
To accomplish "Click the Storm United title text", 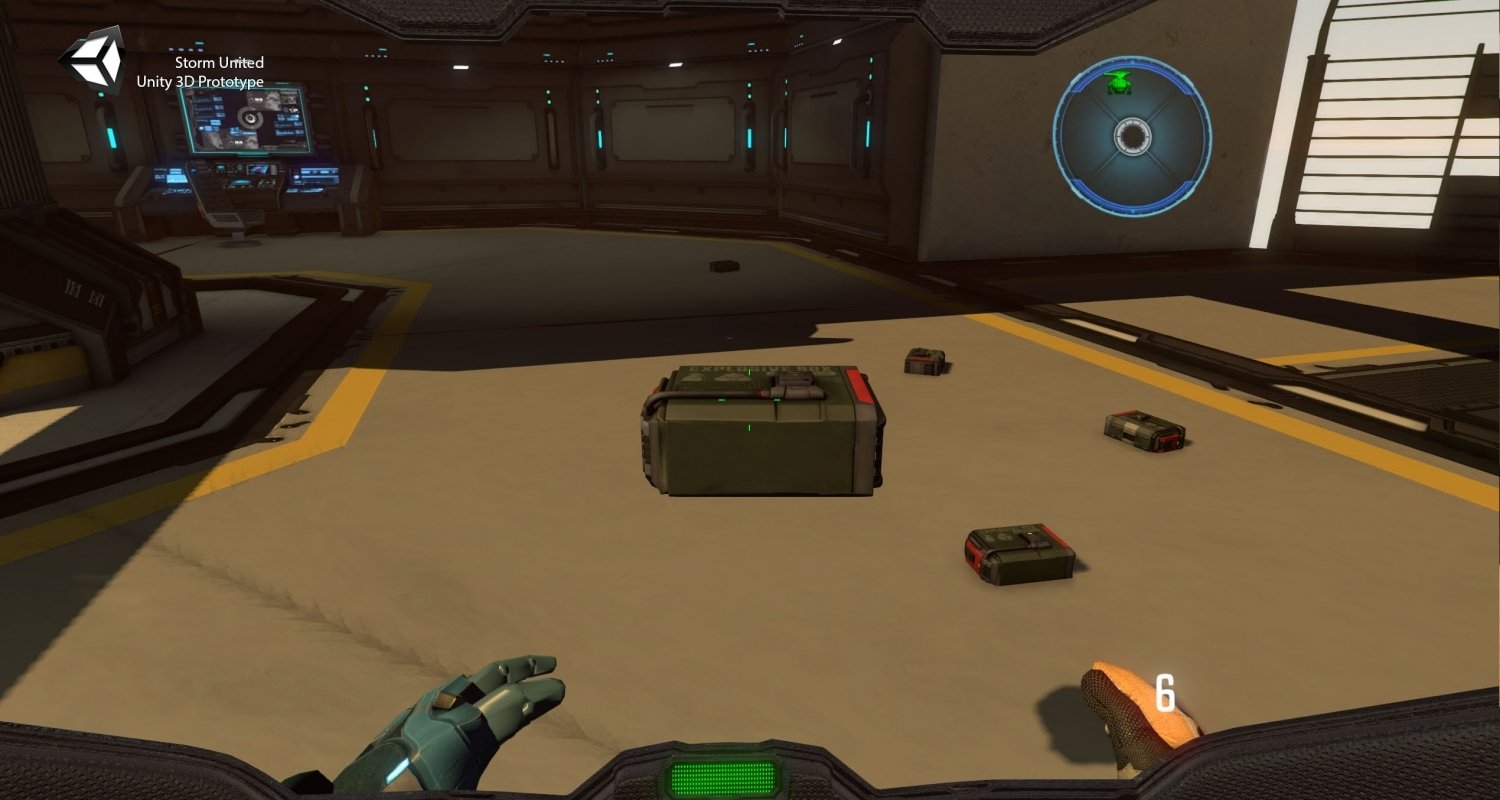I will coord(218,62).
